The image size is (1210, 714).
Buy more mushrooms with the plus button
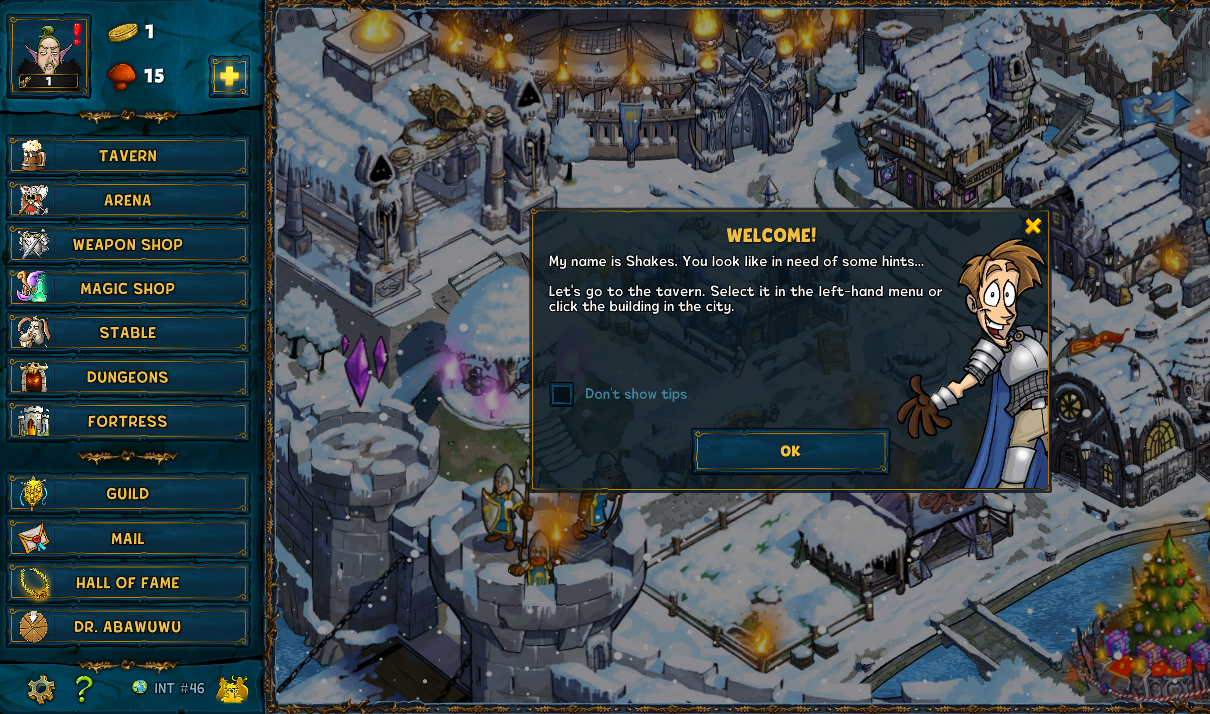tap(229, 76)
